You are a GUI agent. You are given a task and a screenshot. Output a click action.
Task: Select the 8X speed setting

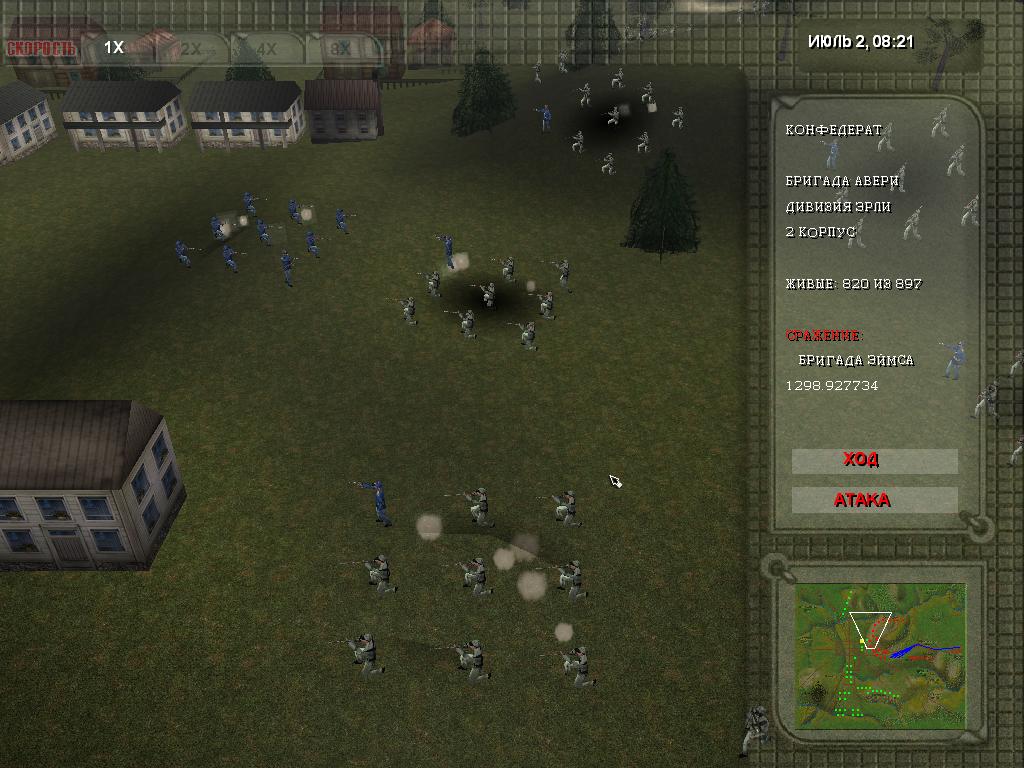pos(343,47)
